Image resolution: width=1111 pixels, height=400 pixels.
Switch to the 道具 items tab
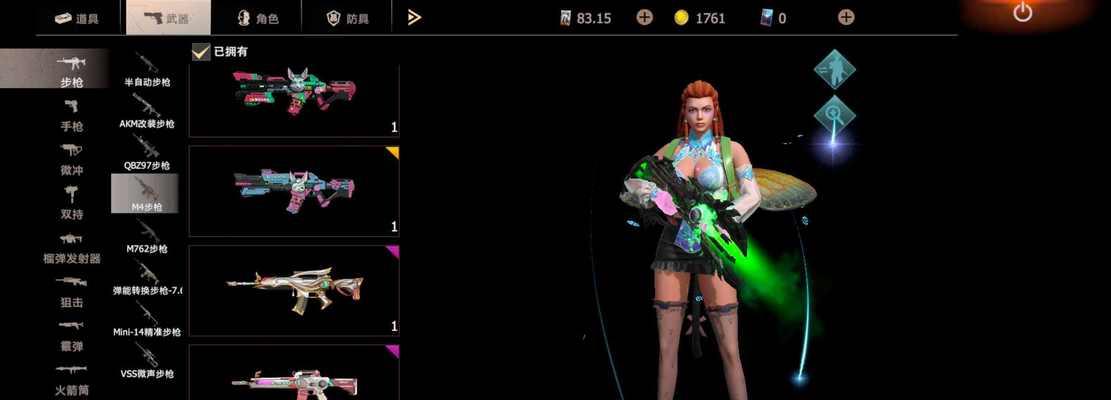click(x=77, y=18)
